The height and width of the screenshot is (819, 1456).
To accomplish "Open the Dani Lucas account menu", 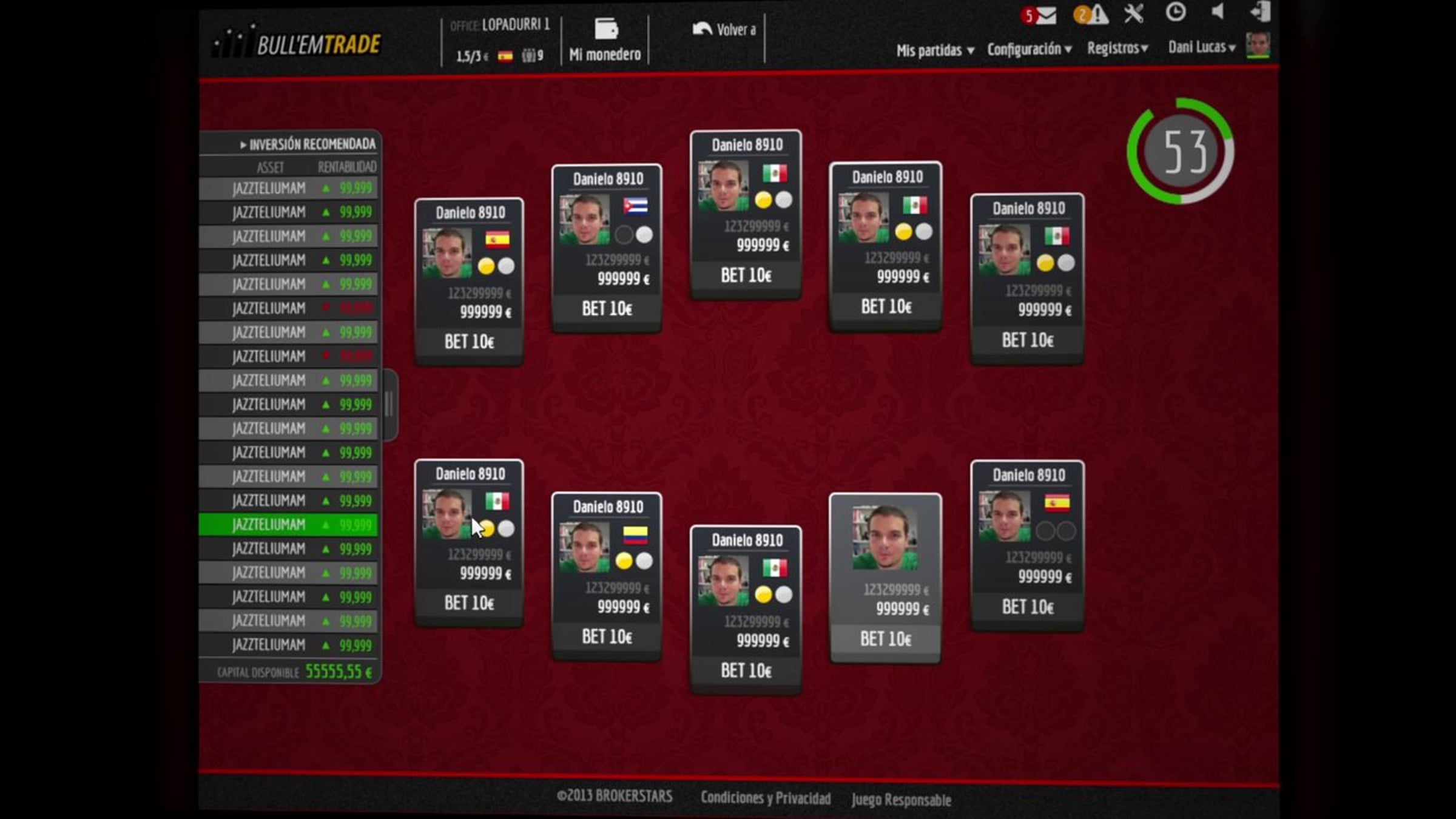I will click(x=1201, y=47).
